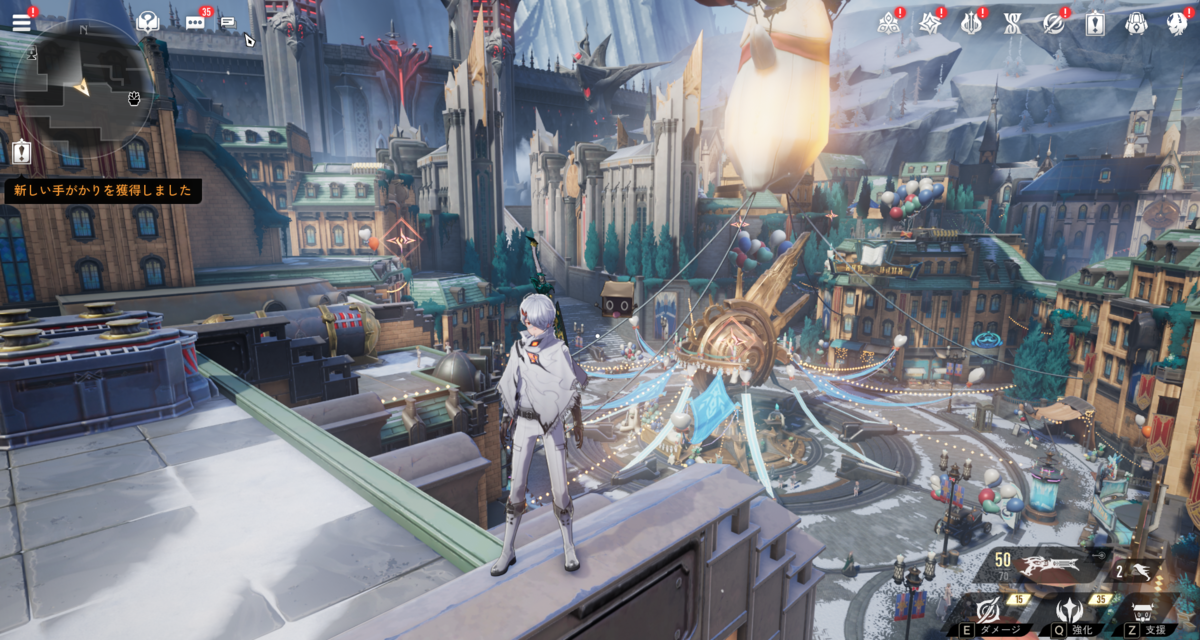Select the bird icon slot with count 2
The width and height of the screenshot is (1200, 640).
pos(1140,570)
